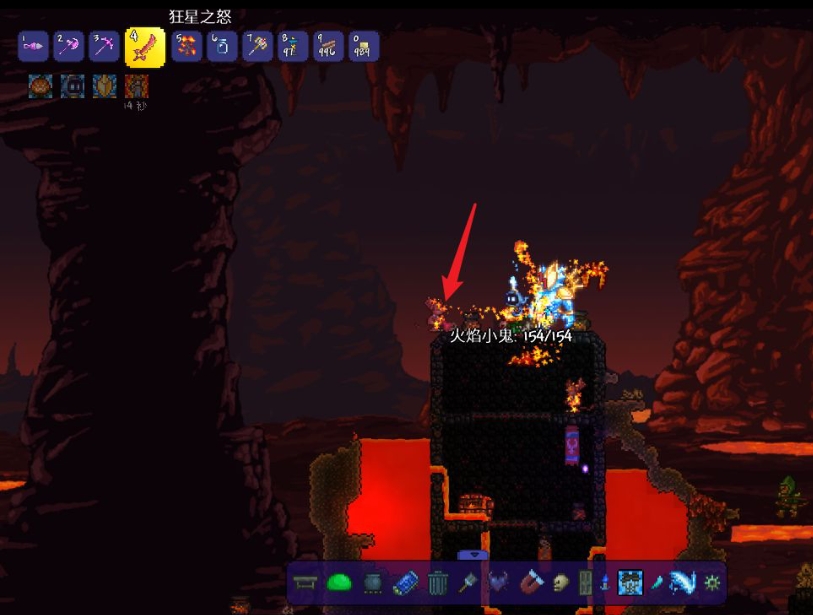The height and width of the screenshot is (615, 813).
Task: Select the wood stack in slot 9
Action: (x=327, y=46)
